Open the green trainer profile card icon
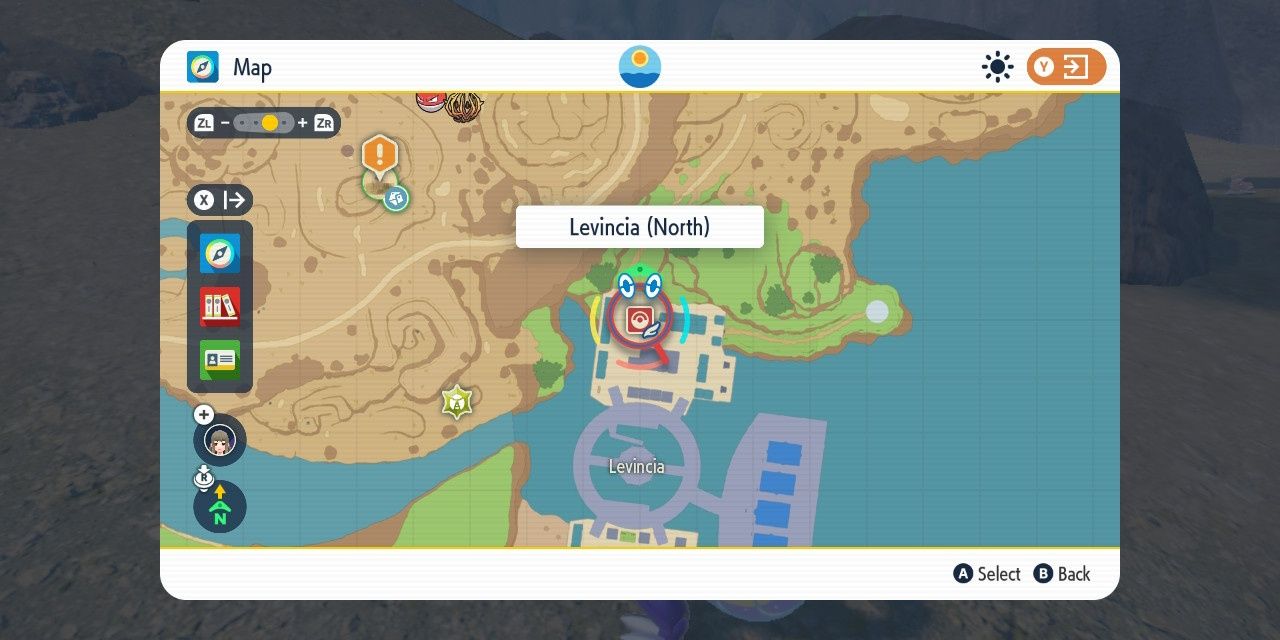This screenshot has width=1280, height=640. pos(220,360)
